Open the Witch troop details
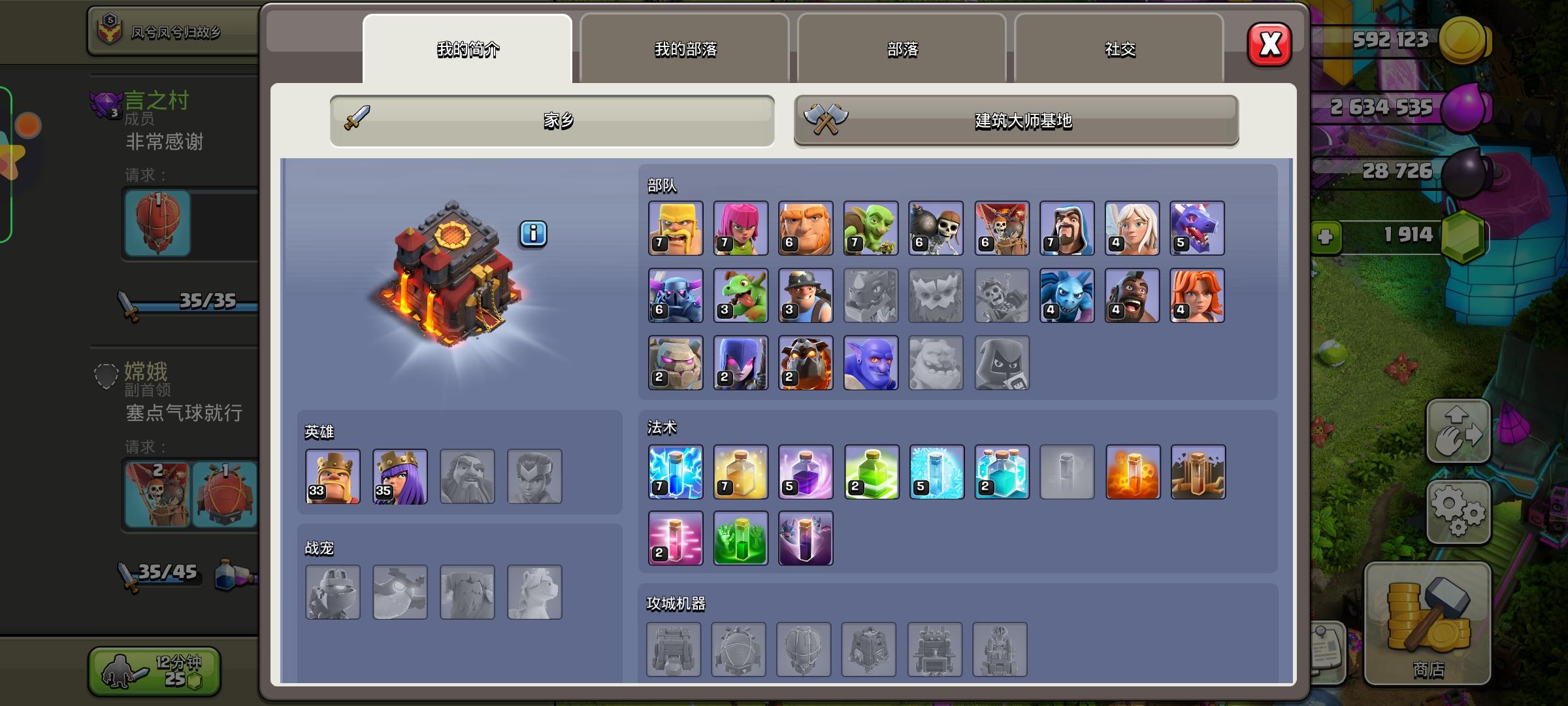This screenshot has height=706, width=1568. coord(740,363)
